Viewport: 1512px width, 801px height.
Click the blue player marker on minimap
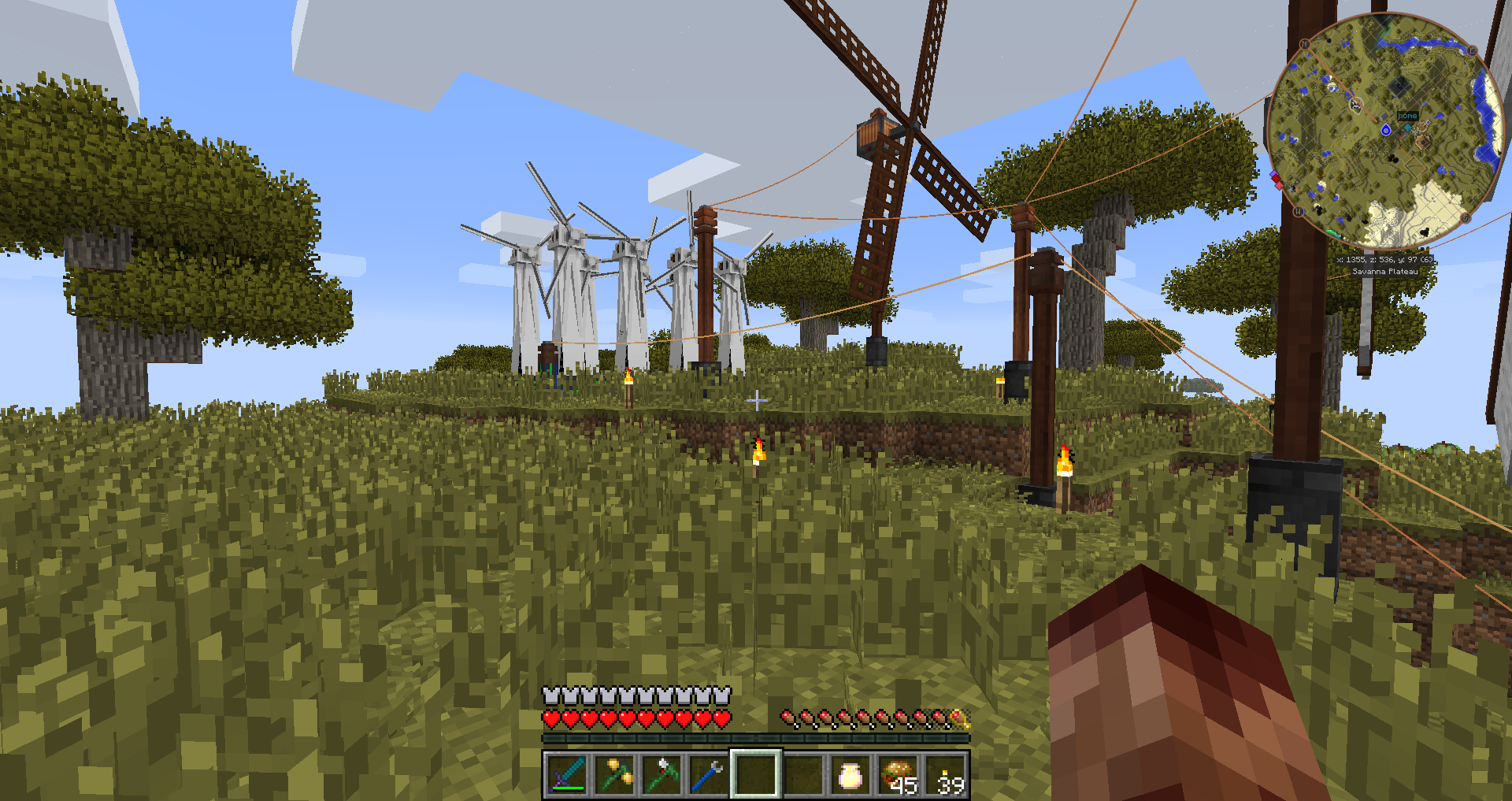point(1386,130)
